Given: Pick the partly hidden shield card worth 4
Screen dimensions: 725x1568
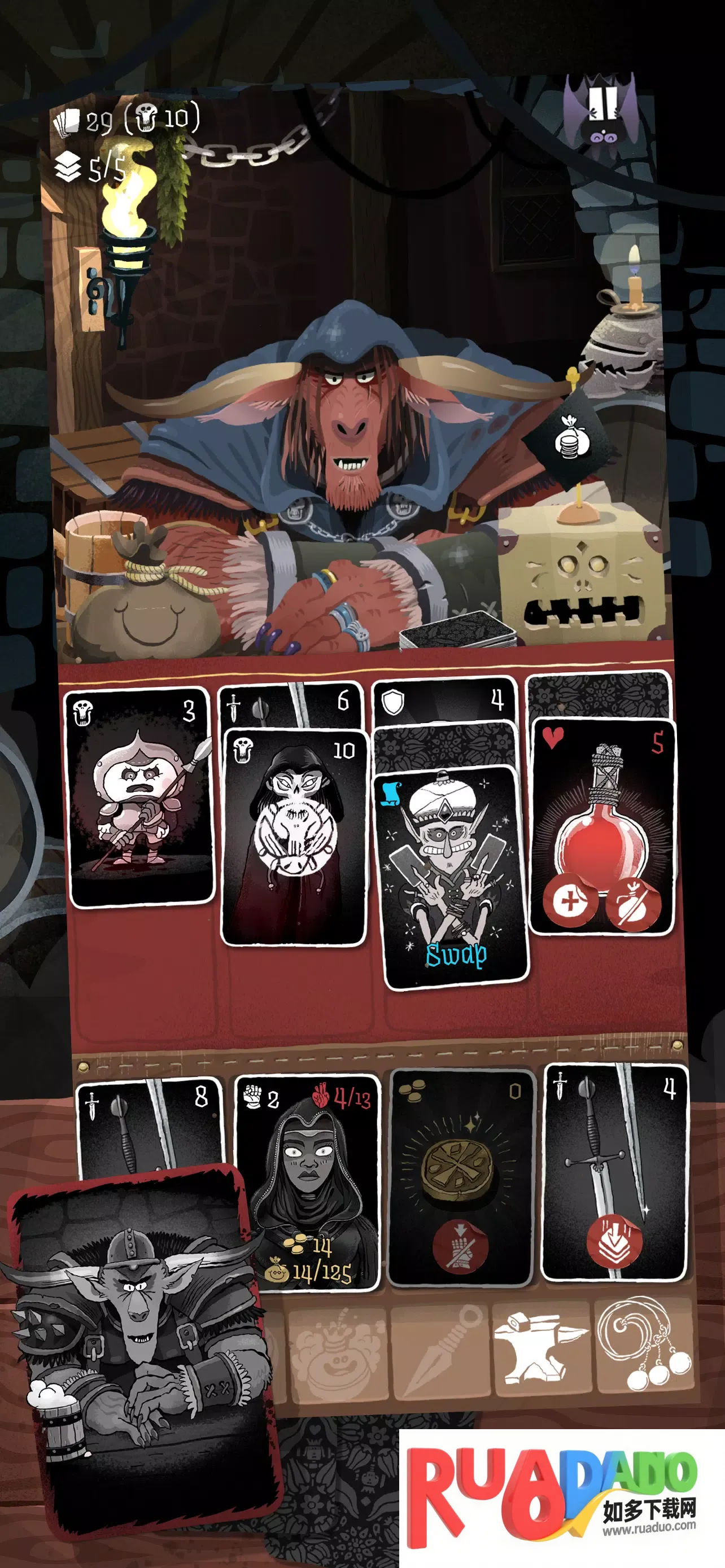Looking at the screenshot, I should 444,701.
